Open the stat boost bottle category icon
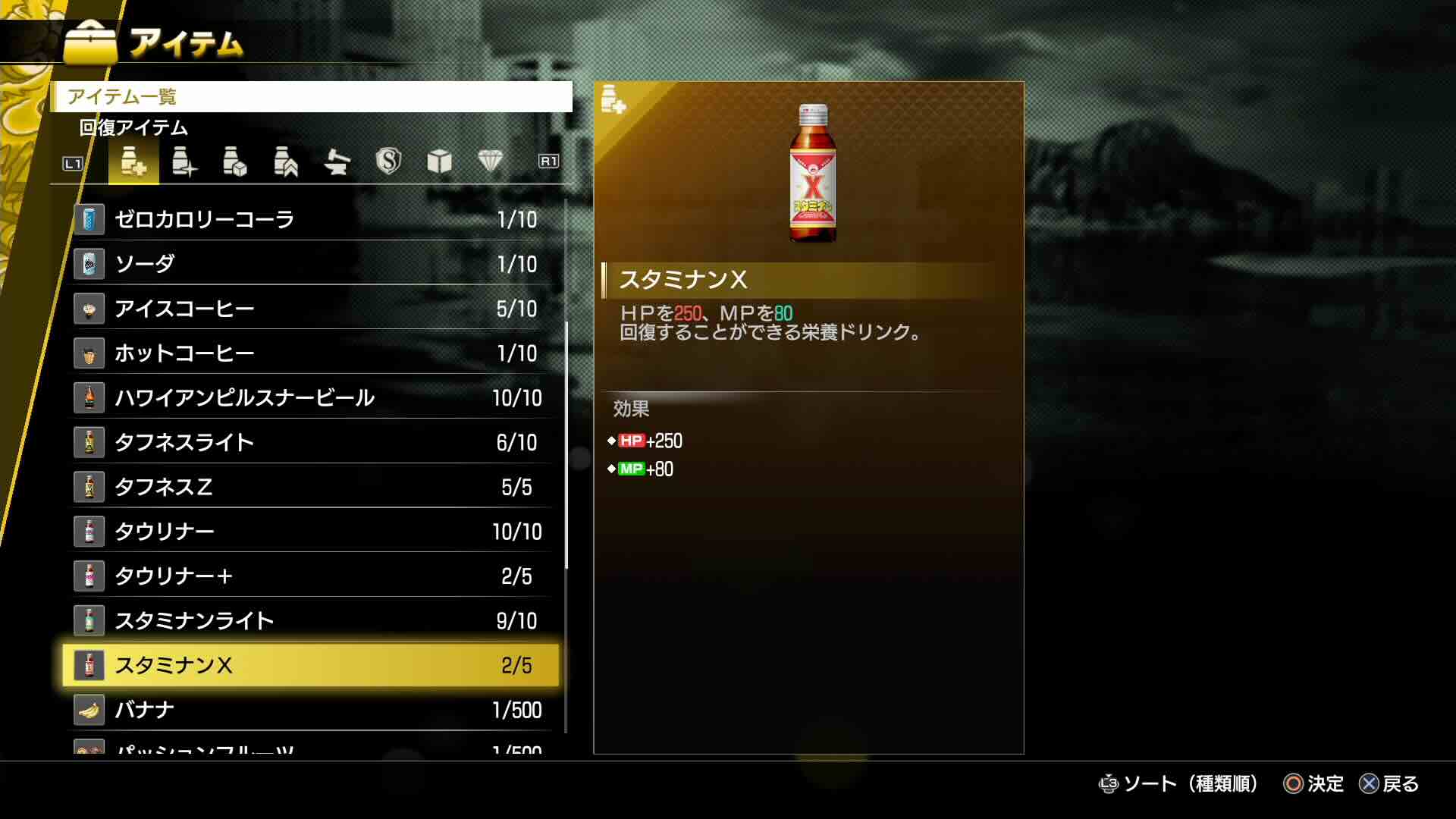Image resolution: width=1456 pixels, height=819 pixels. pyautogui.click(x=286, y=162)
